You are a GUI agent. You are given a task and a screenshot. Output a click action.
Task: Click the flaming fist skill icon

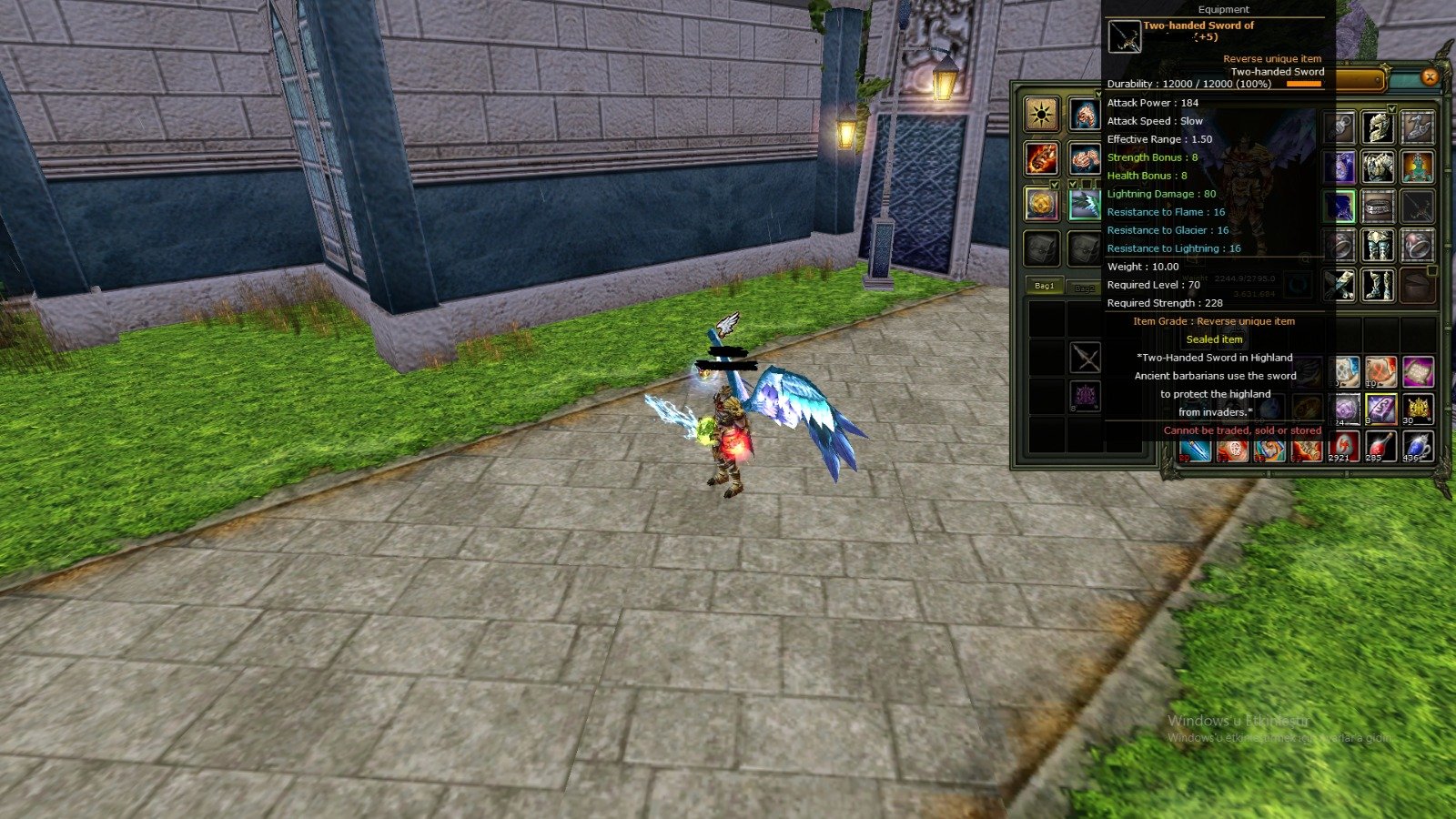pyautogui.click(x=1041, y=157)
